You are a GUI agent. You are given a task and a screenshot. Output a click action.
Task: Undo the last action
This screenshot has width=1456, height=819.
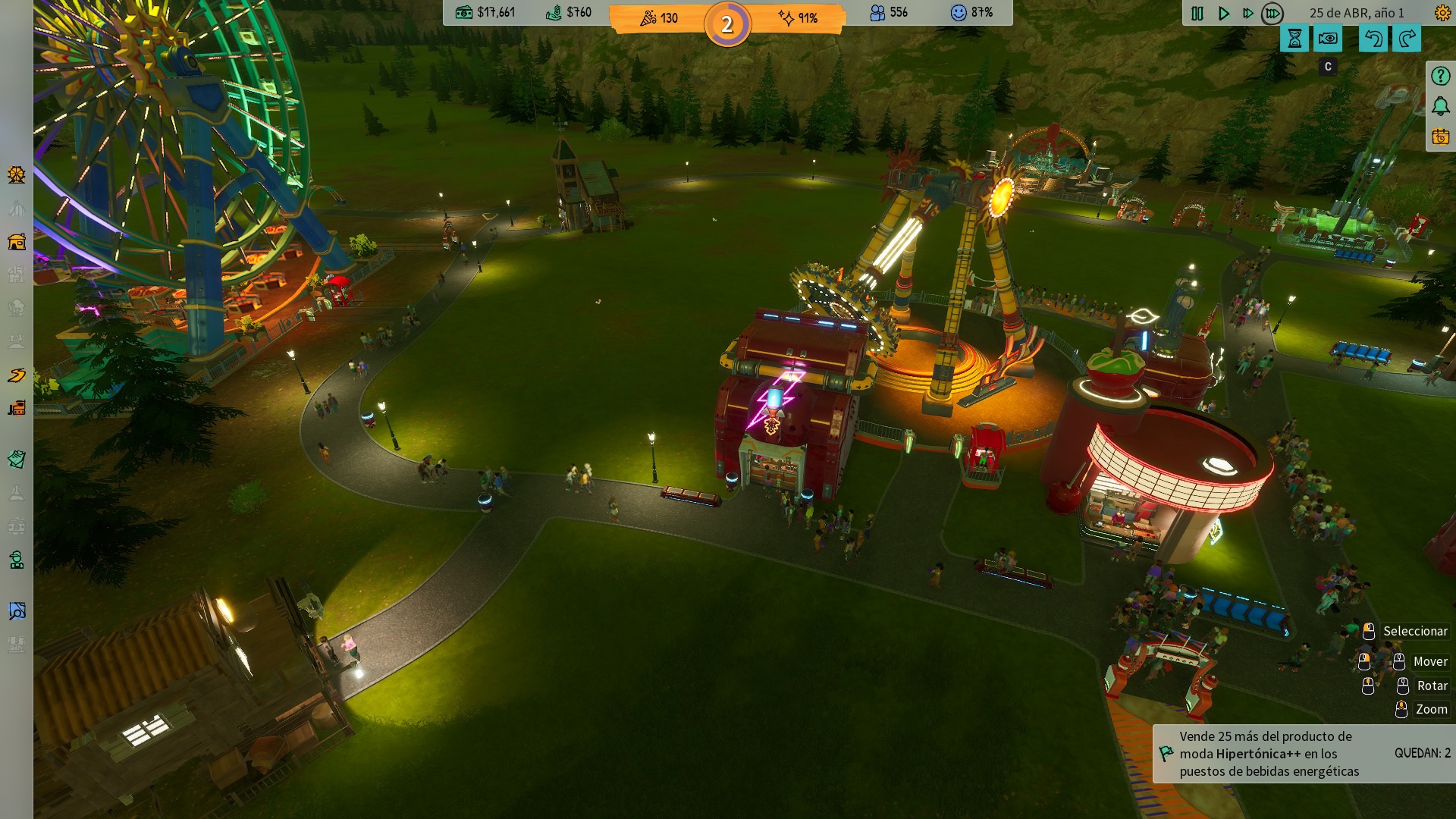coord(1373,39)
